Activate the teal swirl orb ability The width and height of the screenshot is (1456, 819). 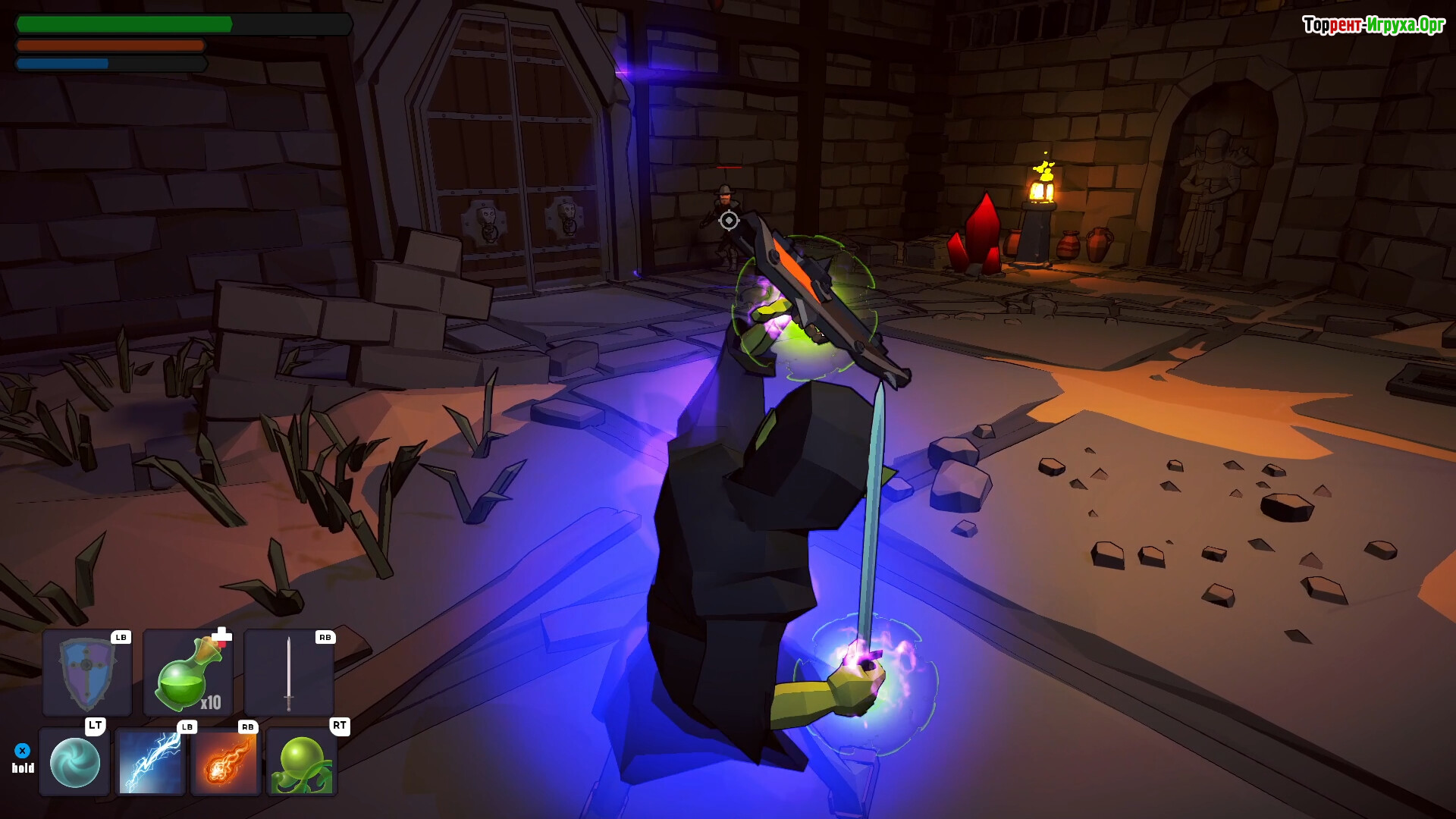click(74, 761)
